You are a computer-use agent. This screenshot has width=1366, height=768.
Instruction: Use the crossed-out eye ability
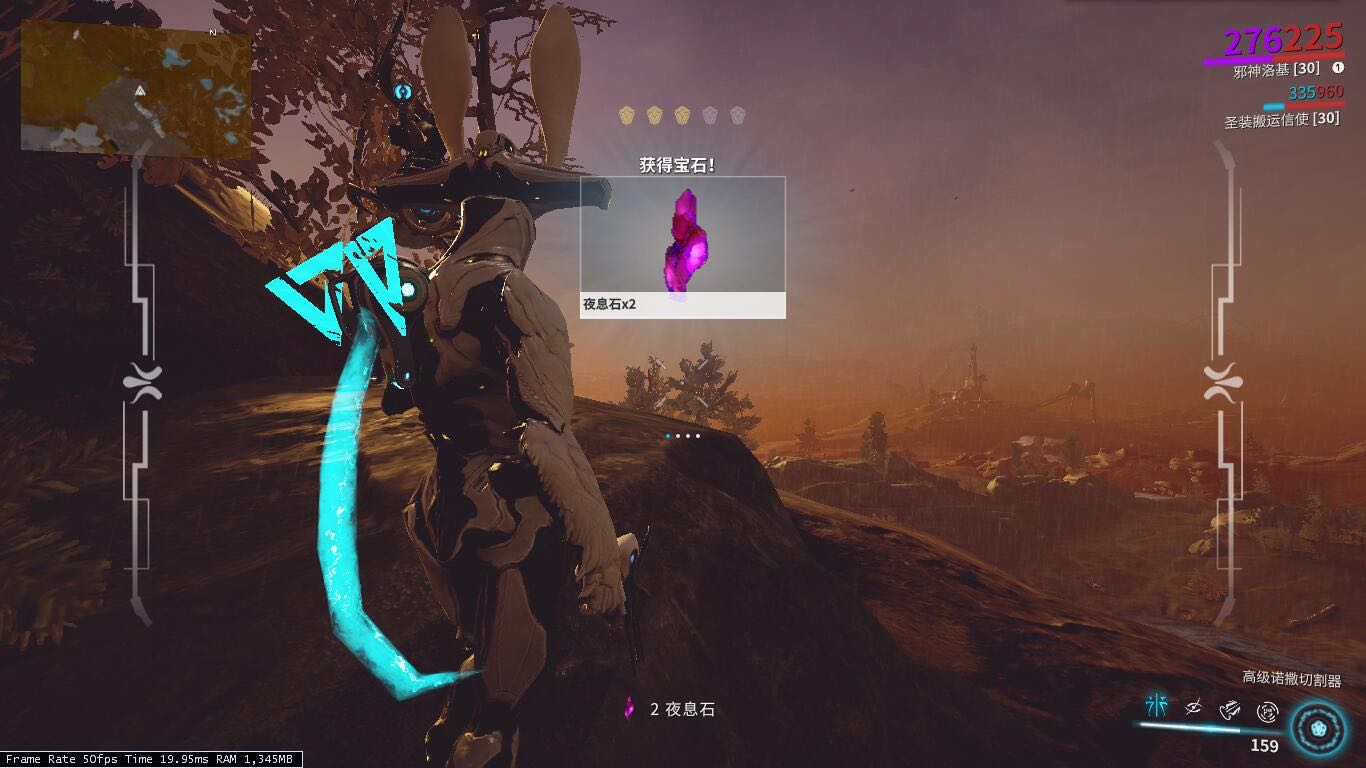tap(1193, 709)
